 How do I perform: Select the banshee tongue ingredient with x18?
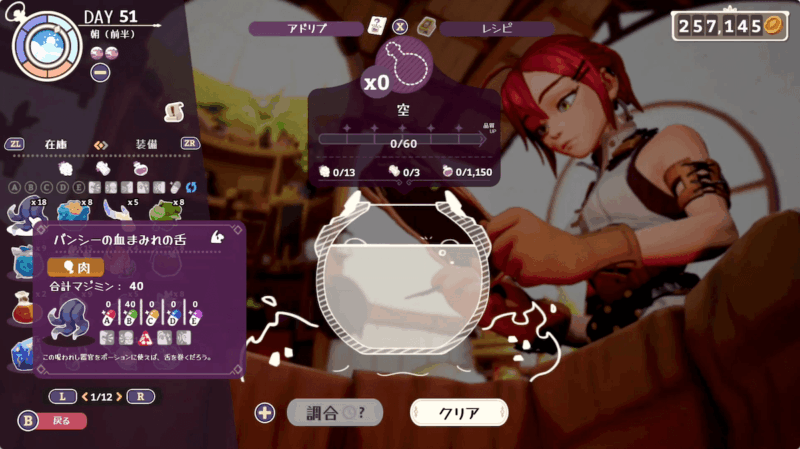click(22, 210)
